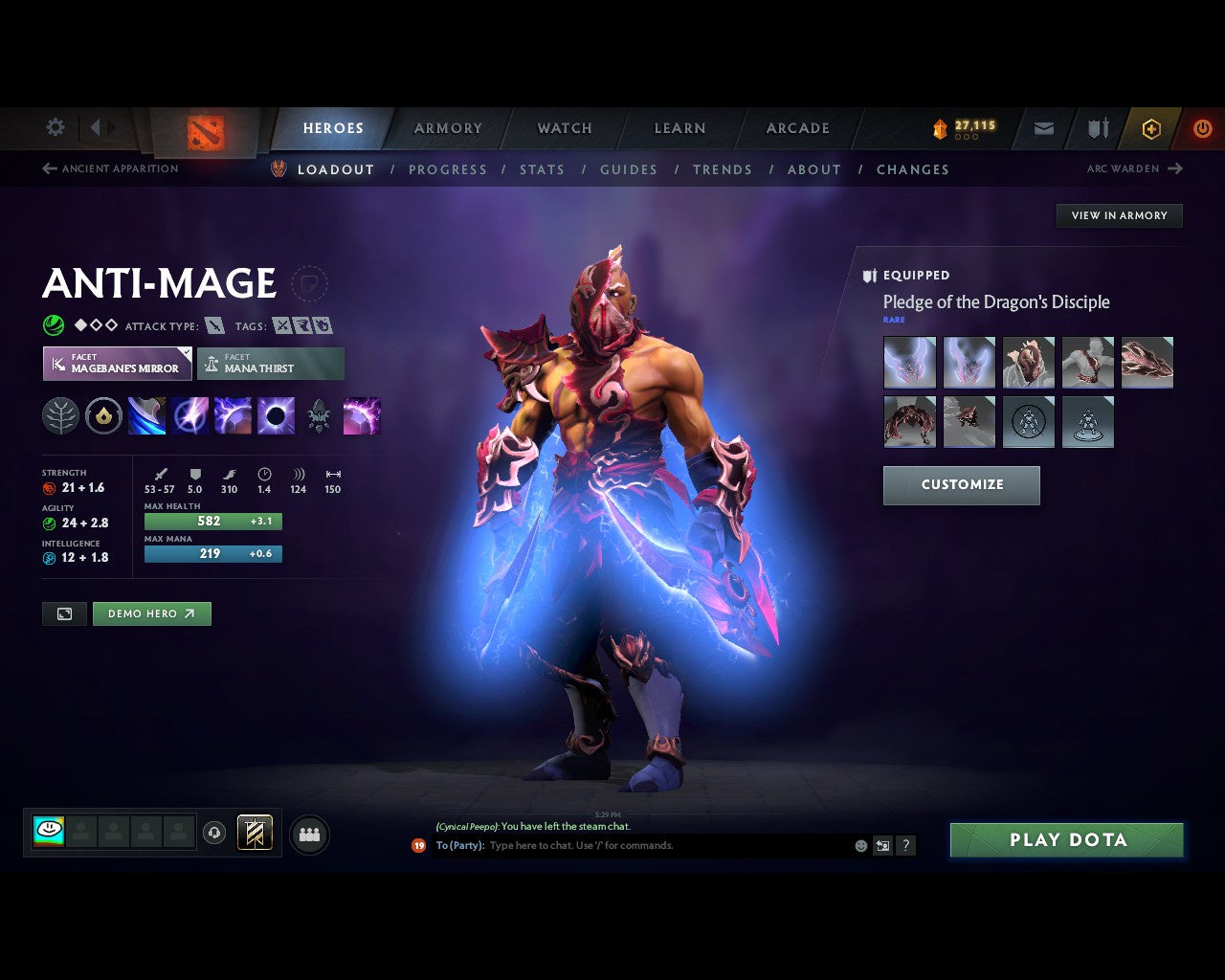
Task: Click the Max Health bar
Action: click(212, 521)
